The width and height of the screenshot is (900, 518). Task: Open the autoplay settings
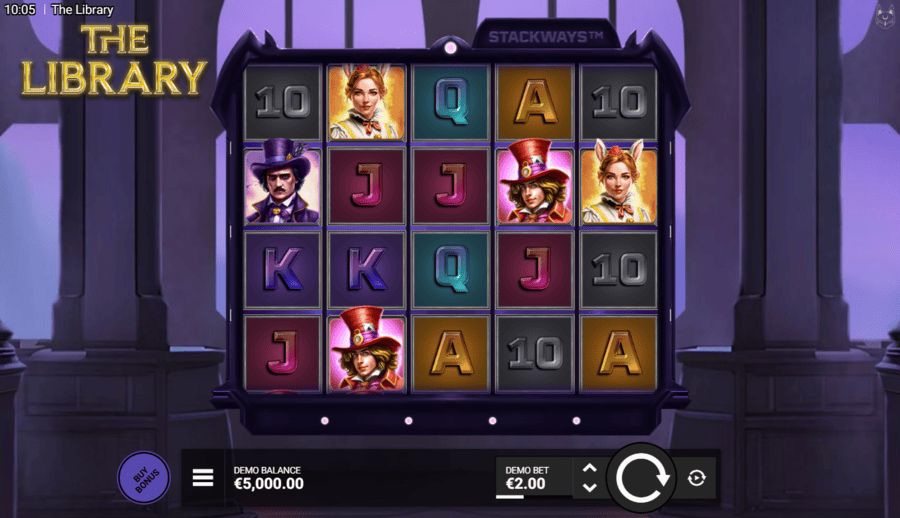point(697,478)
